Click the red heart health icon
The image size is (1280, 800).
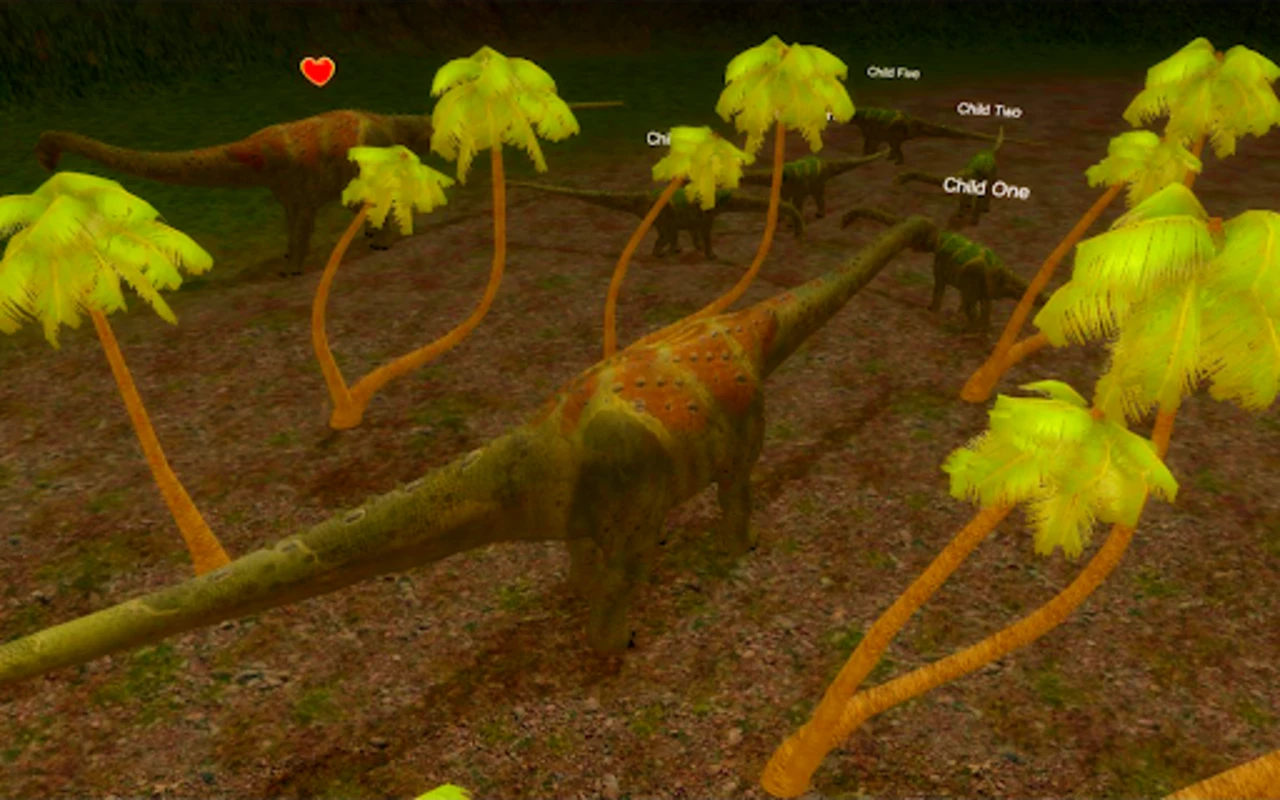[x=317, y=71]
